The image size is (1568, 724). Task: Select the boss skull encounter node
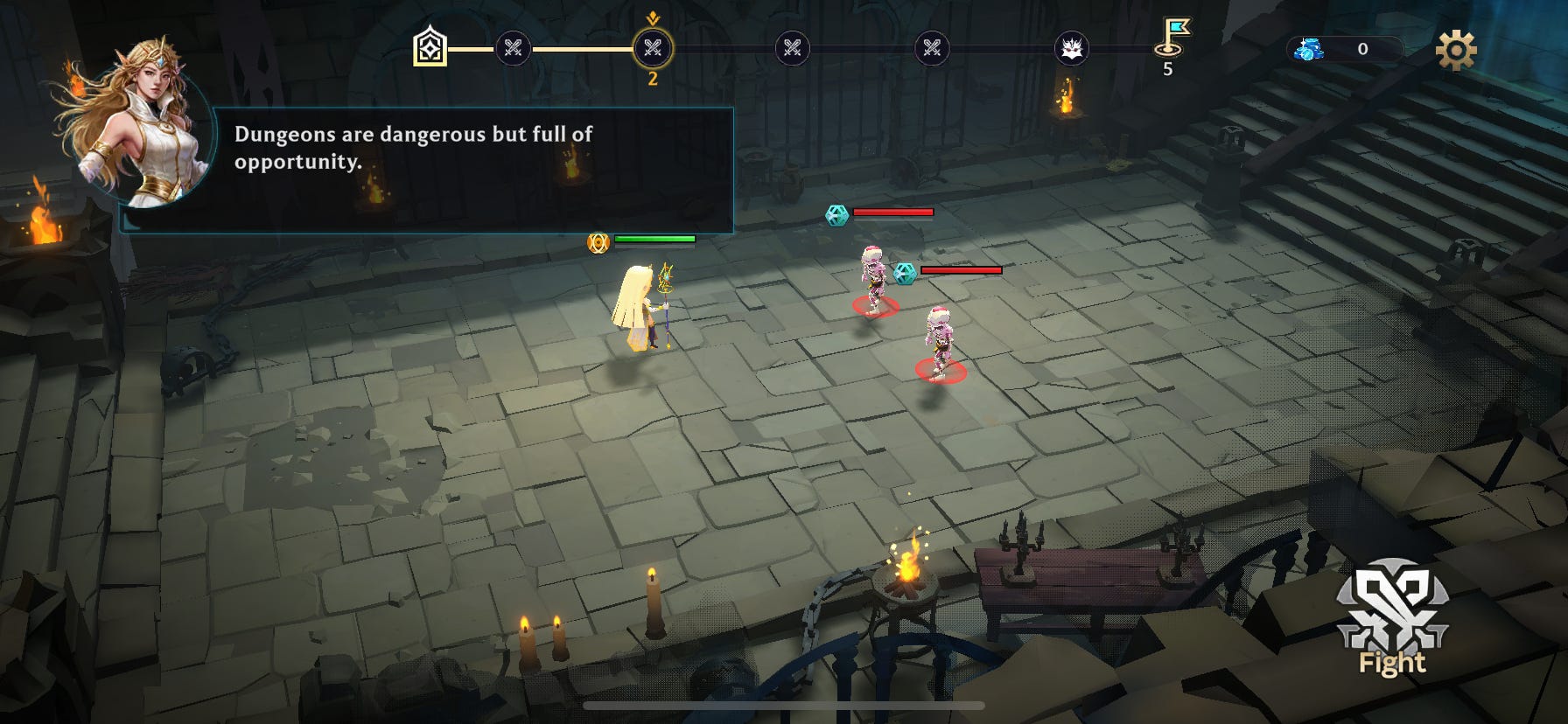click(x=1073, y=50)
